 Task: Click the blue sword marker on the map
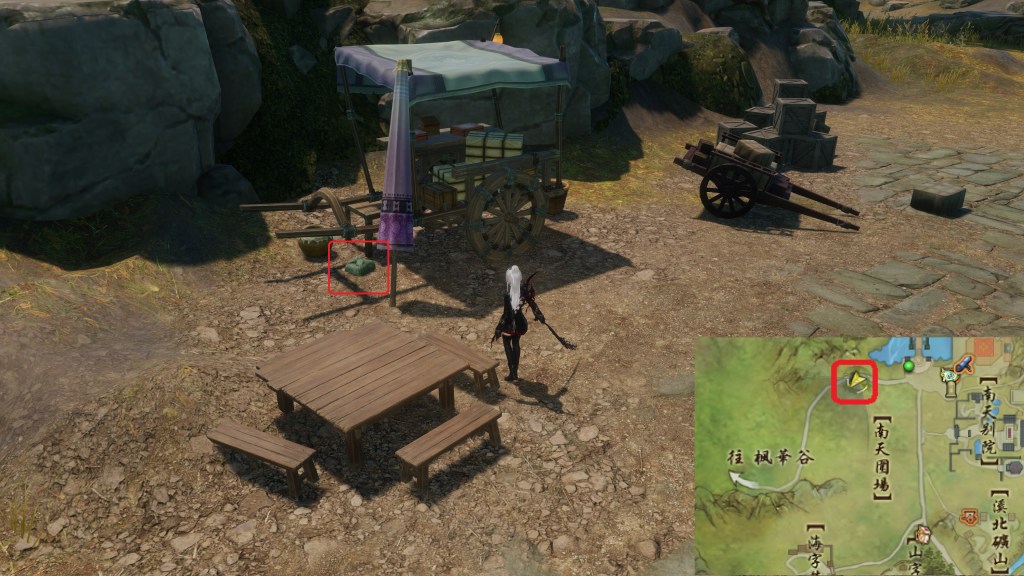click(965, 365)
